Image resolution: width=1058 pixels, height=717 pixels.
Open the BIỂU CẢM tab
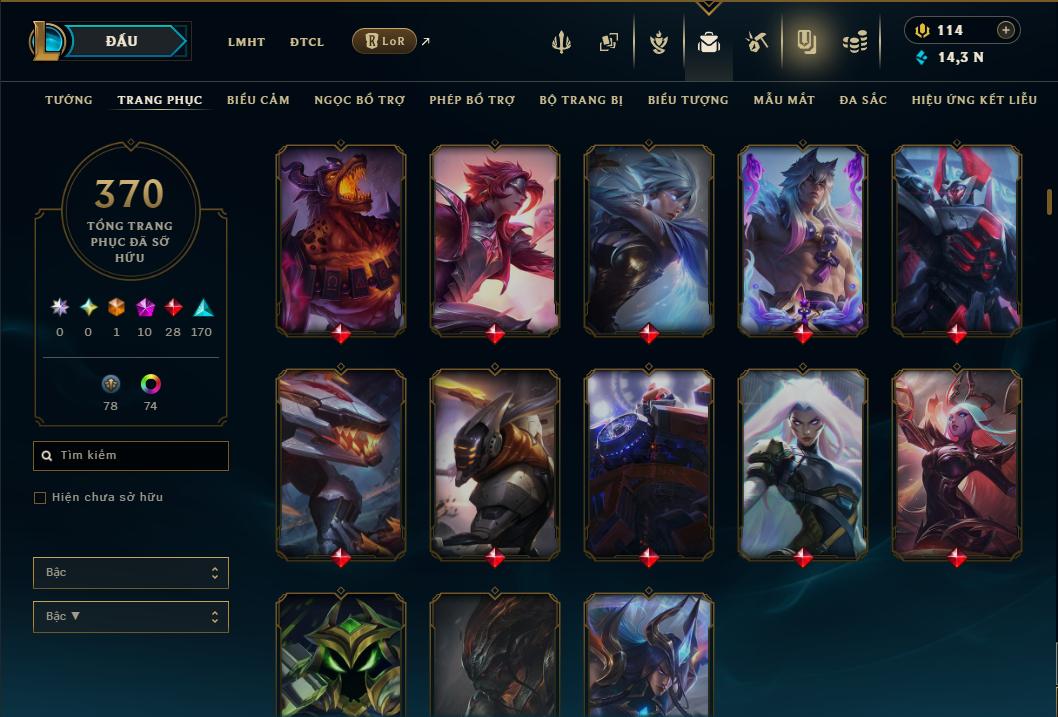coord(258,100)
